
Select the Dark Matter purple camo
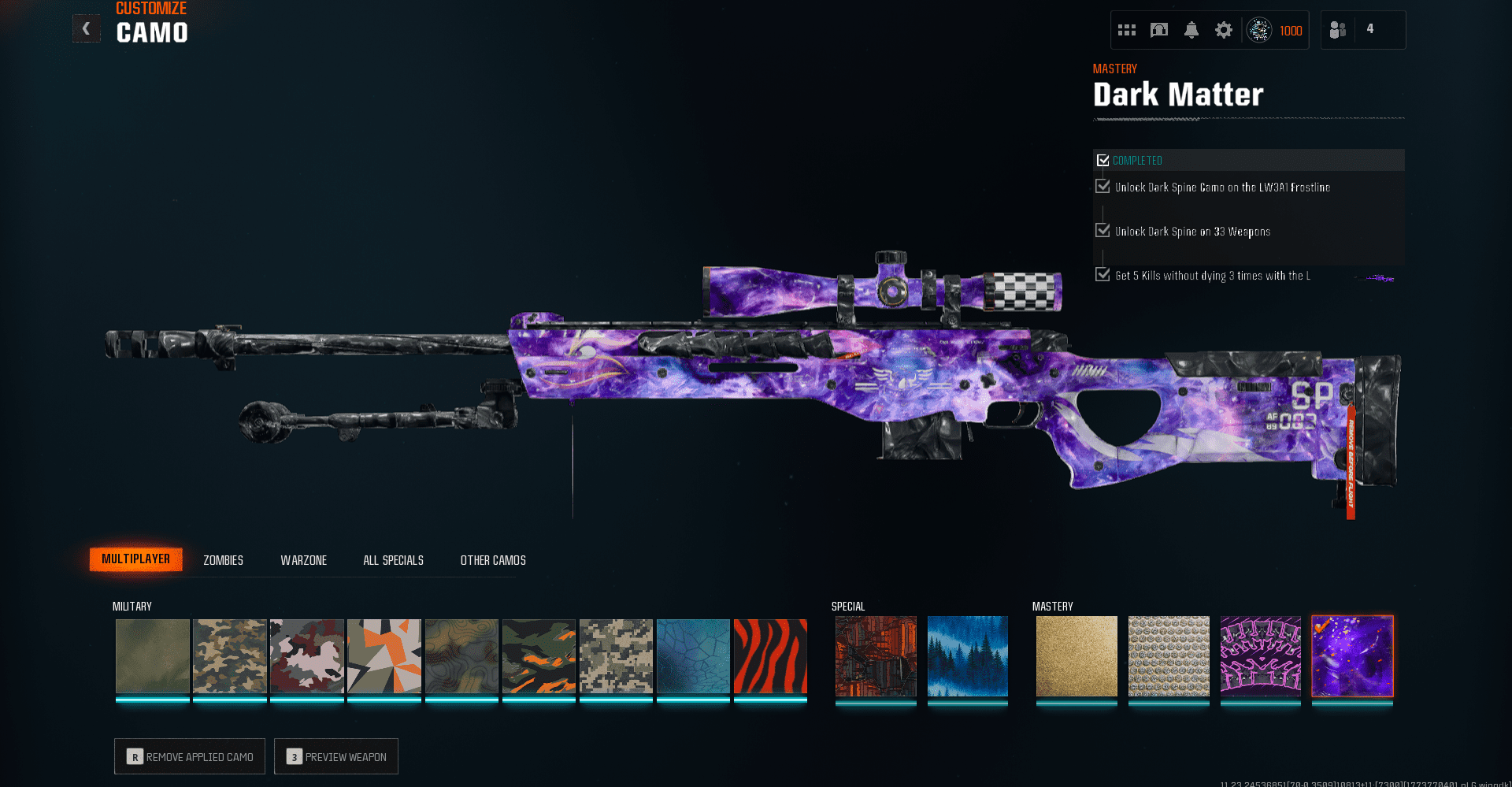click(x=1352, y=656)
